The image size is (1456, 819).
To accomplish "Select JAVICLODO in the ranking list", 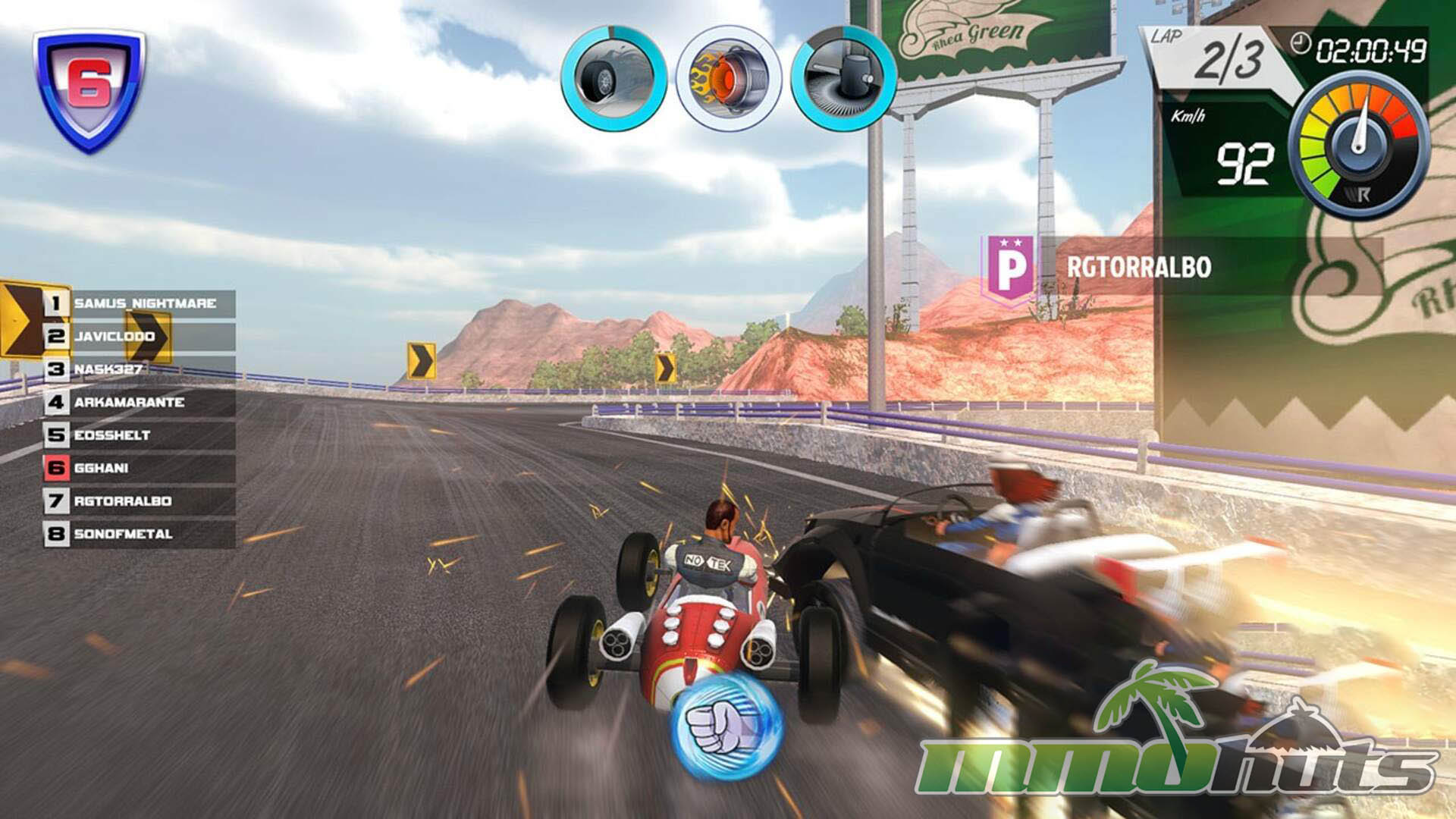I will [140, 337].
